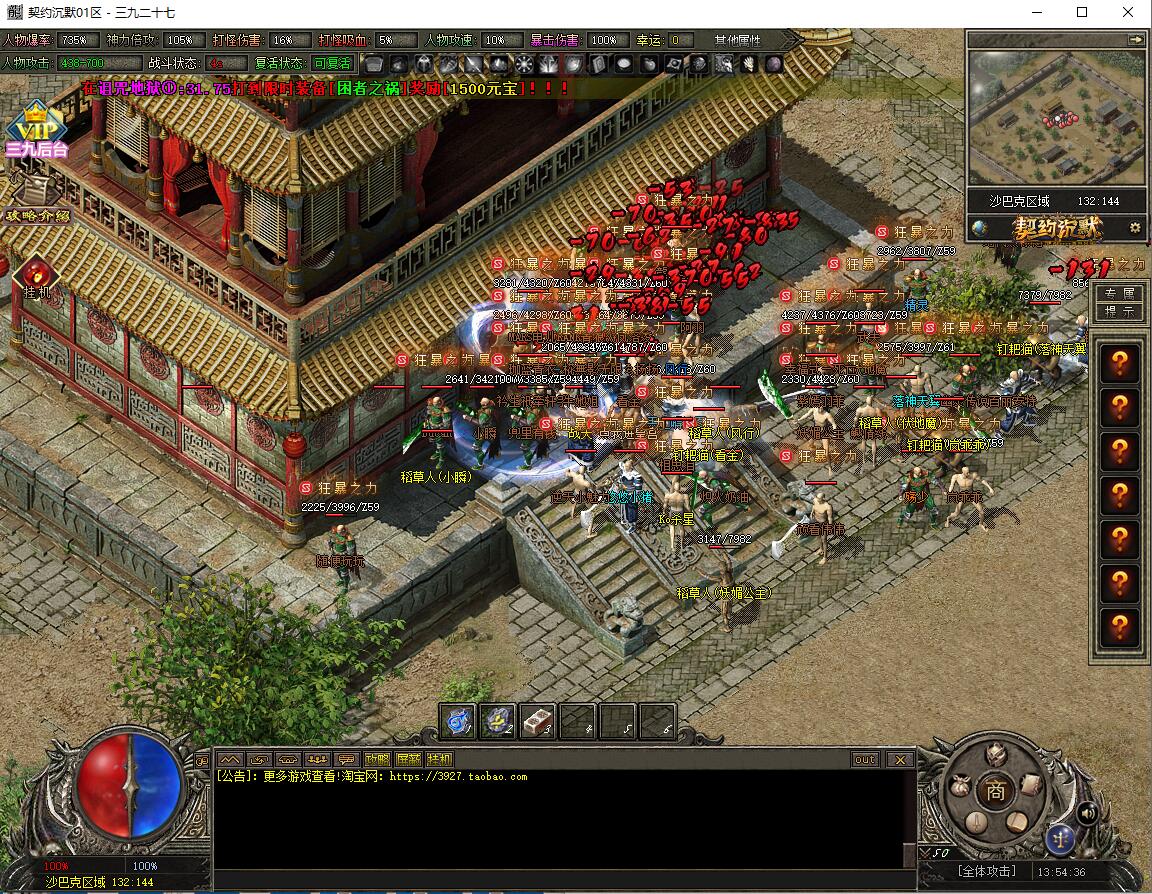1152x894 pixels.
Task: Minimize the game window
Action: 1035,13
